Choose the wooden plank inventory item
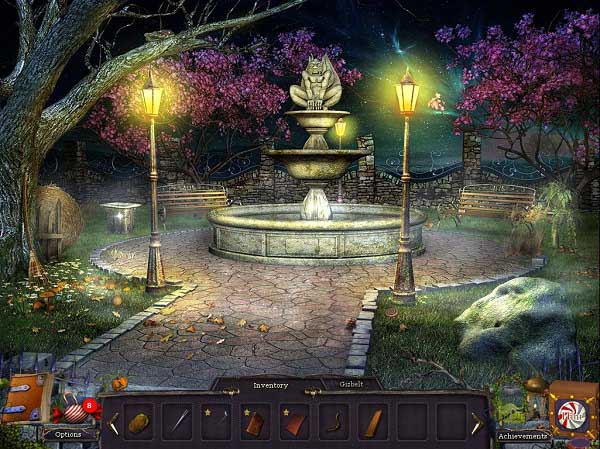This screenshot has width=600, height=449. pos(372,422)
